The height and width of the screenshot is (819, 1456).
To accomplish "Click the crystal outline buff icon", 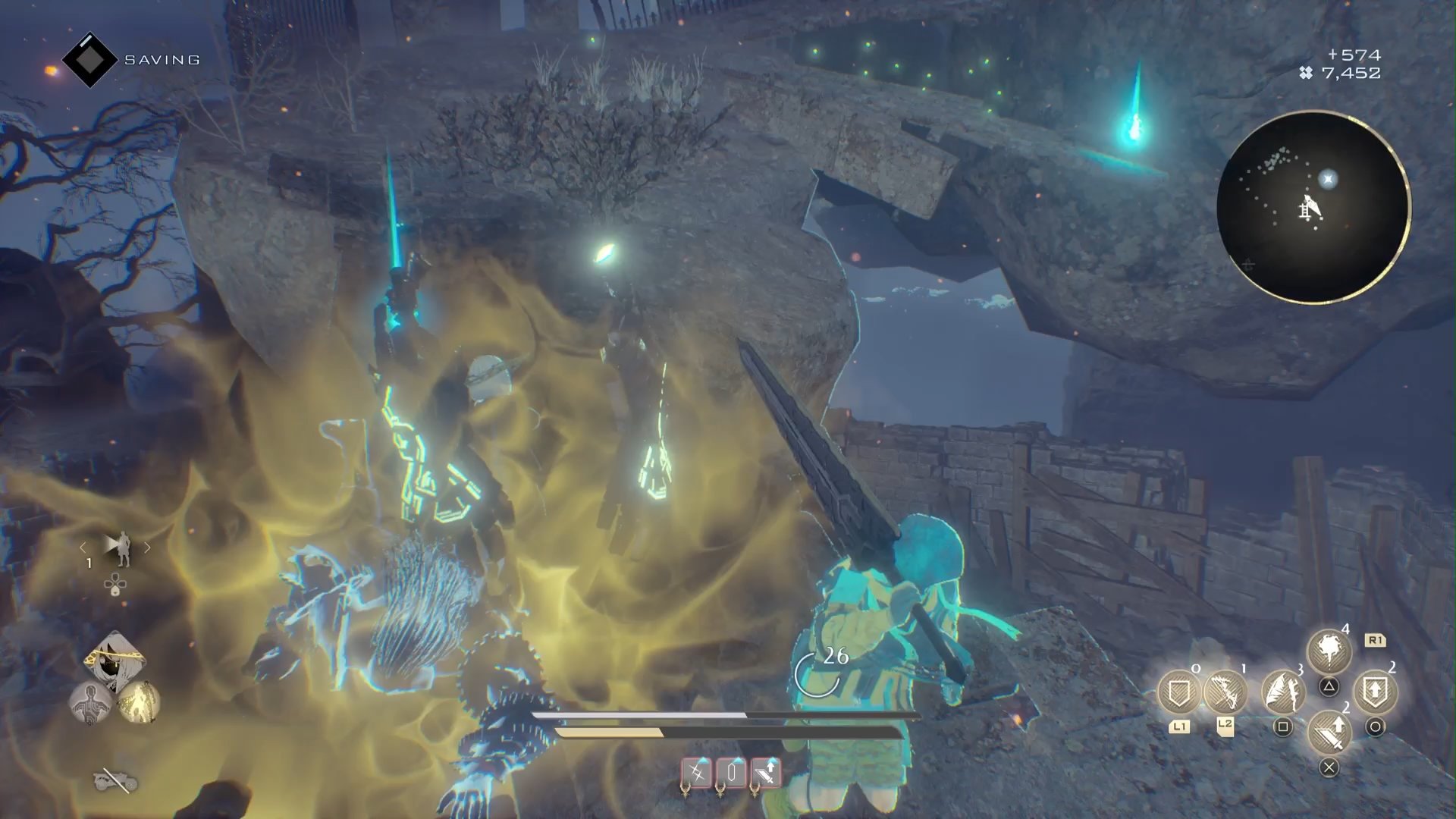I will [x=732, y=773].
